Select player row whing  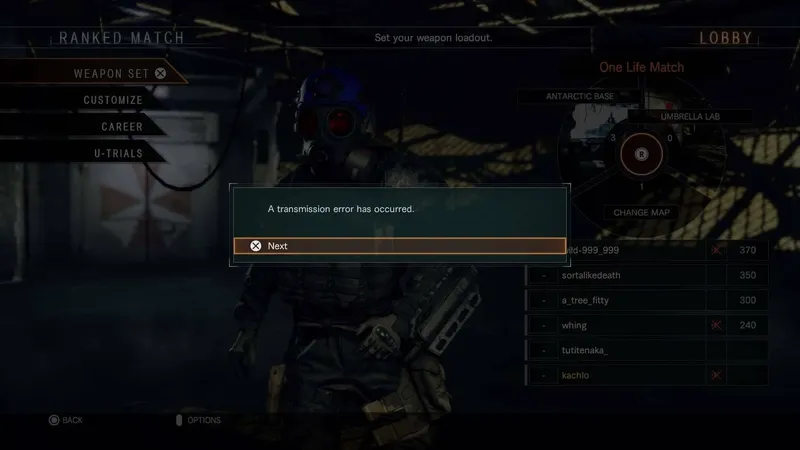click(647, 325)
